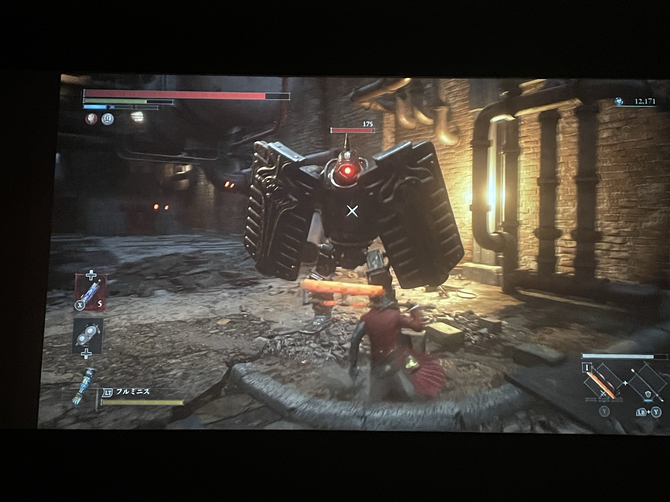This screenshot has height=502, width=670.
Task: Click the Ergo currency icon
Action: tap(620, 101)
